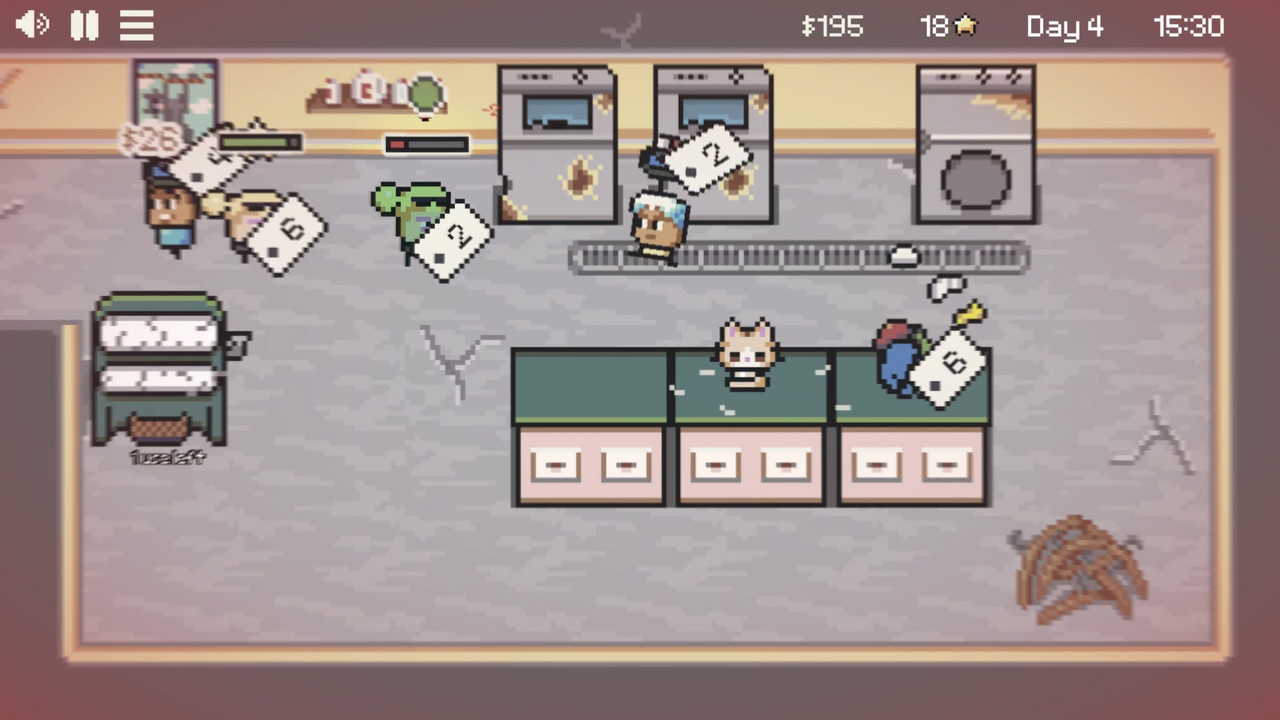
Task: Open the left drawer of the middle counter
Action: (714, 464)
